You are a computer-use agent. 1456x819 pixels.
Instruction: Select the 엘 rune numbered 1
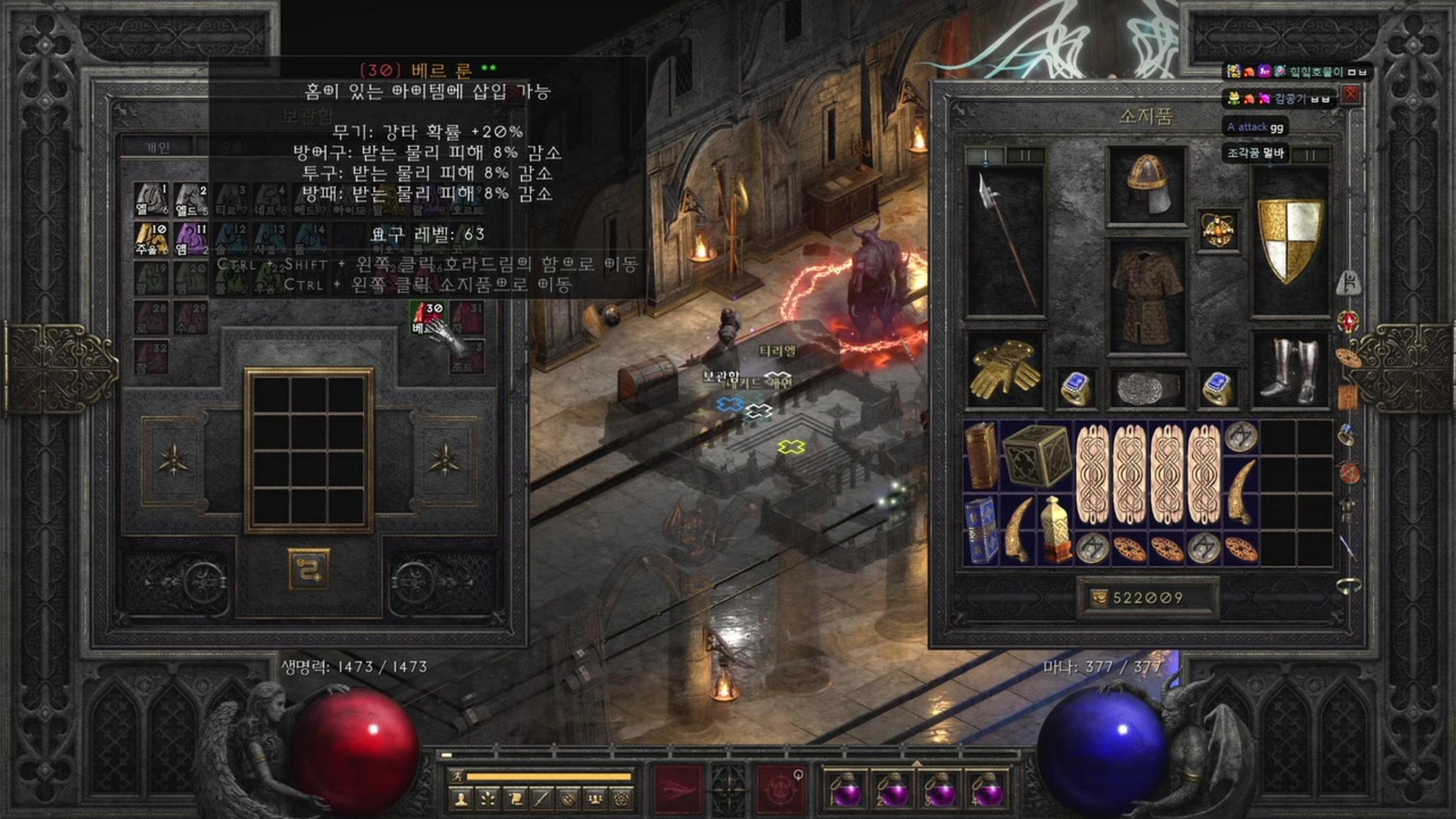(x=151, y=200)
